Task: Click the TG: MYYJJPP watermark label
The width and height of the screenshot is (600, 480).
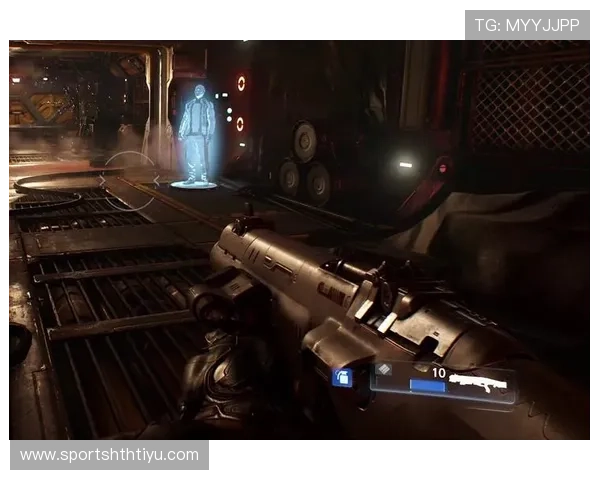Action: point(527,25)
